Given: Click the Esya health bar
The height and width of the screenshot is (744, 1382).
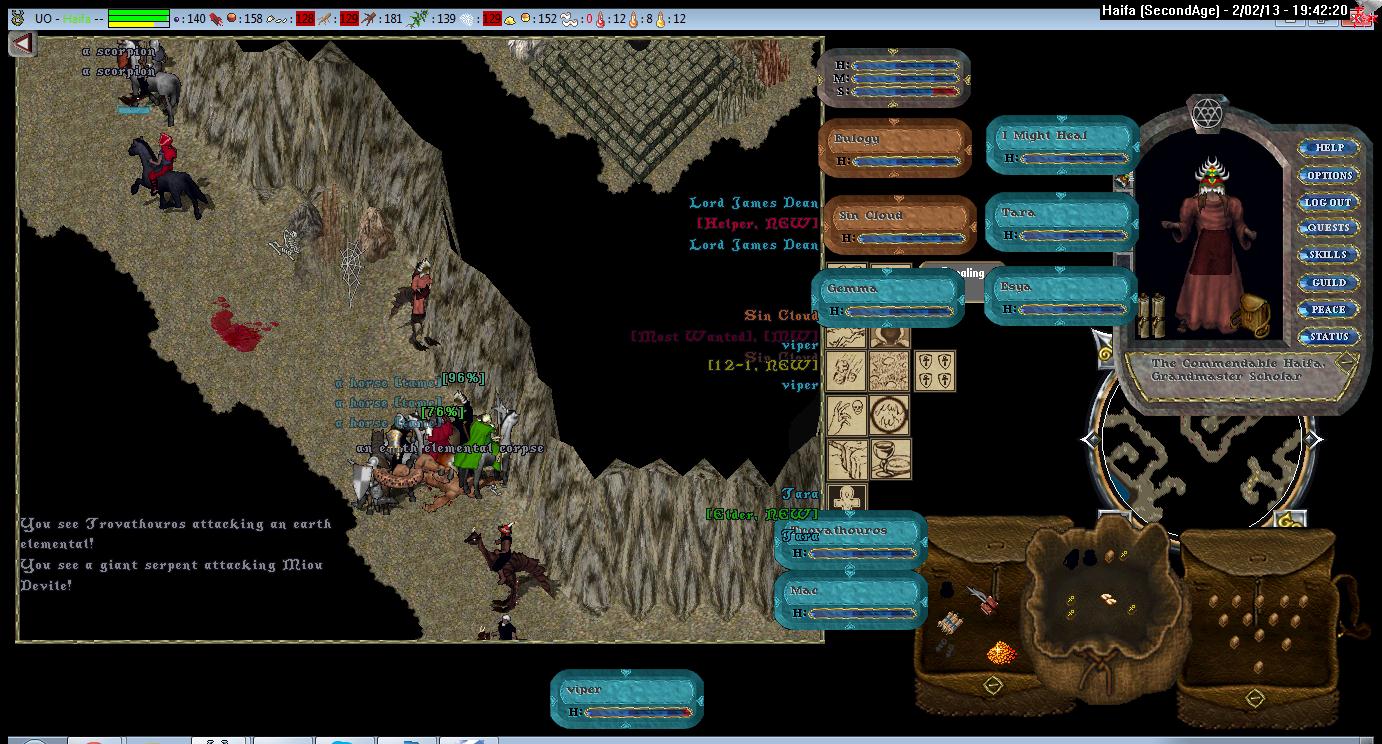Looking at the screenshot, I should tap(1060, 296).
